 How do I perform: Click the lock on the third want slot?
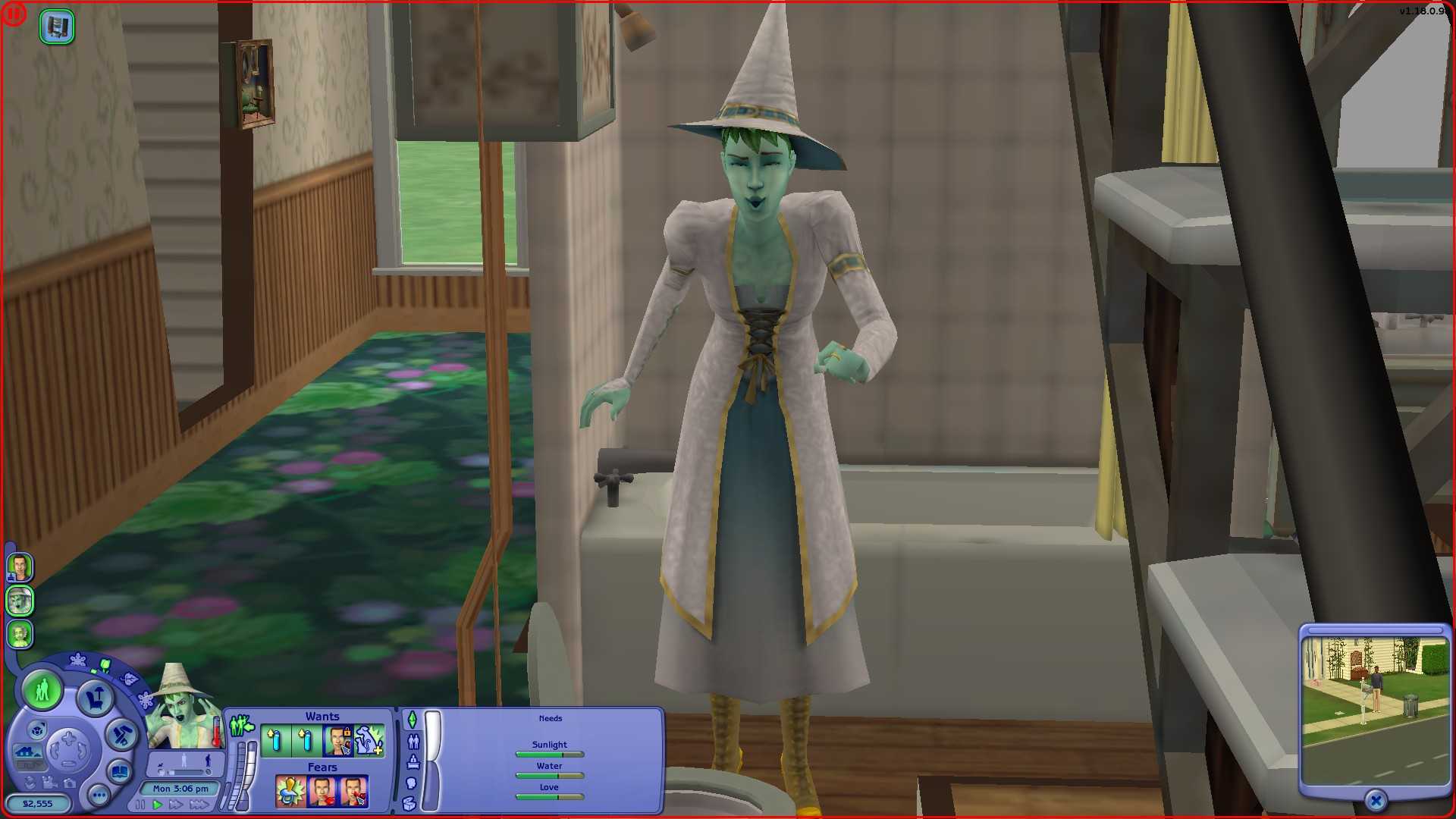tap(347, 732)
